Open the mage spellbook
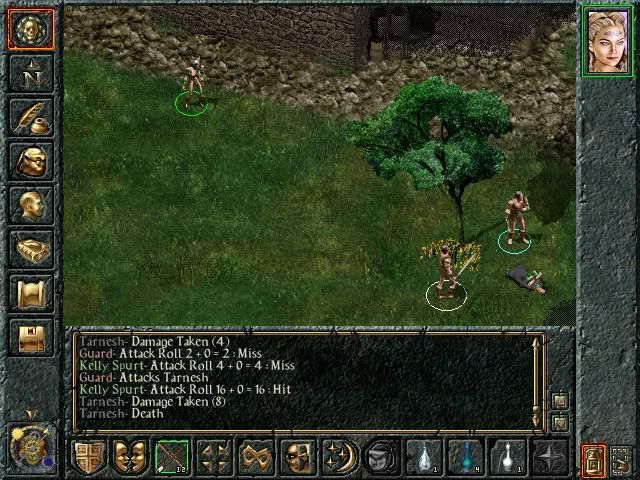This screenshot has width=640, height=480. (31, 249)
